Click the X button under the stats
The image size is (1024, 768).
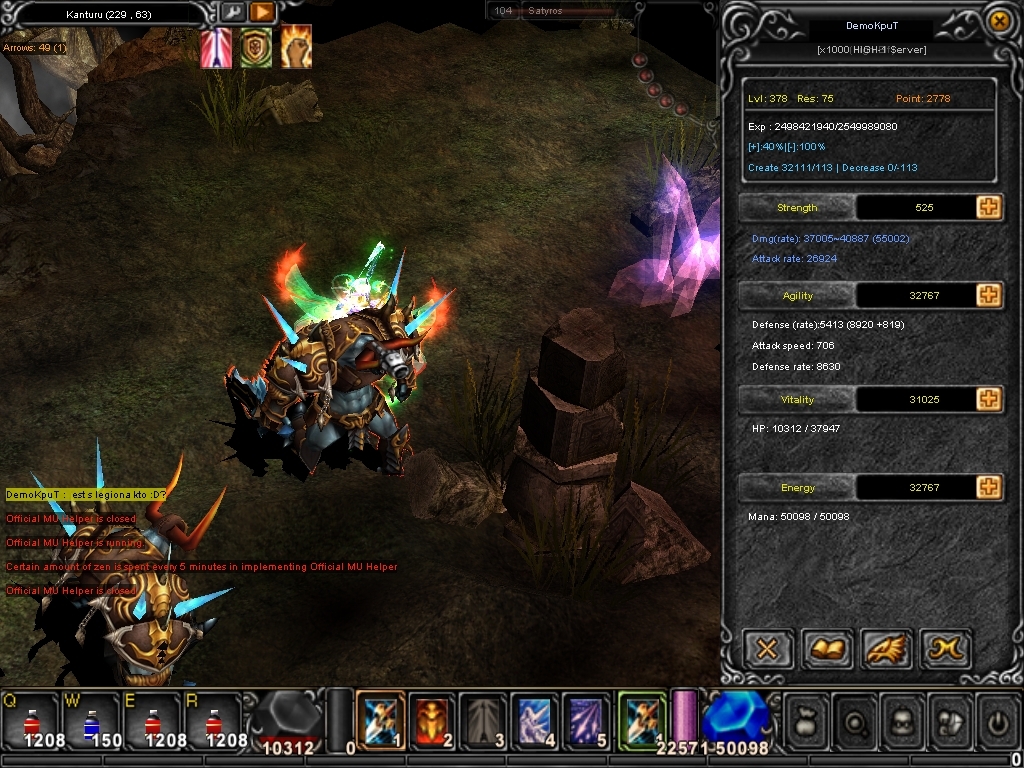[x=768, y=650]
